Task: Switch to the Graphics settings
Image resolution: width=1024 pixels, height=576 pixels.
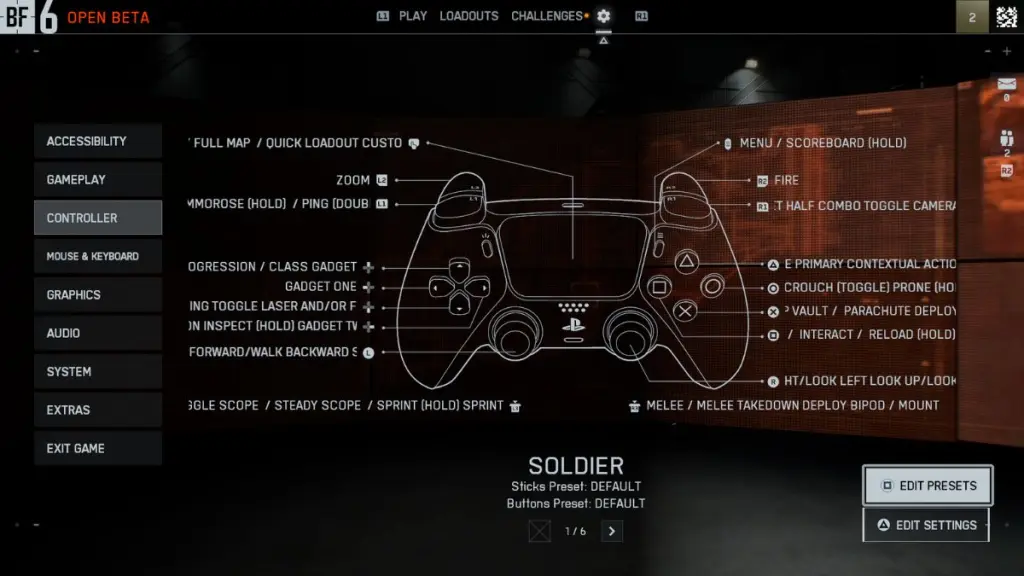Action: [x=97, y=295]
